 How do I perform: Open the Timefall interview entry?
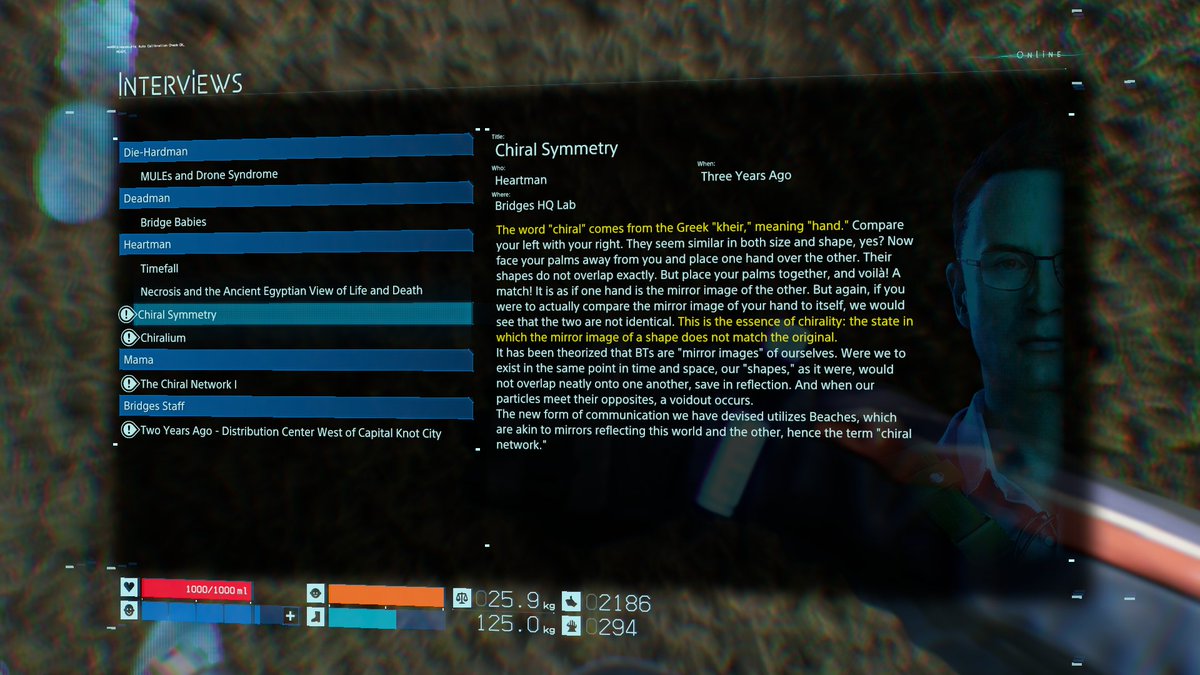(162, 268)
